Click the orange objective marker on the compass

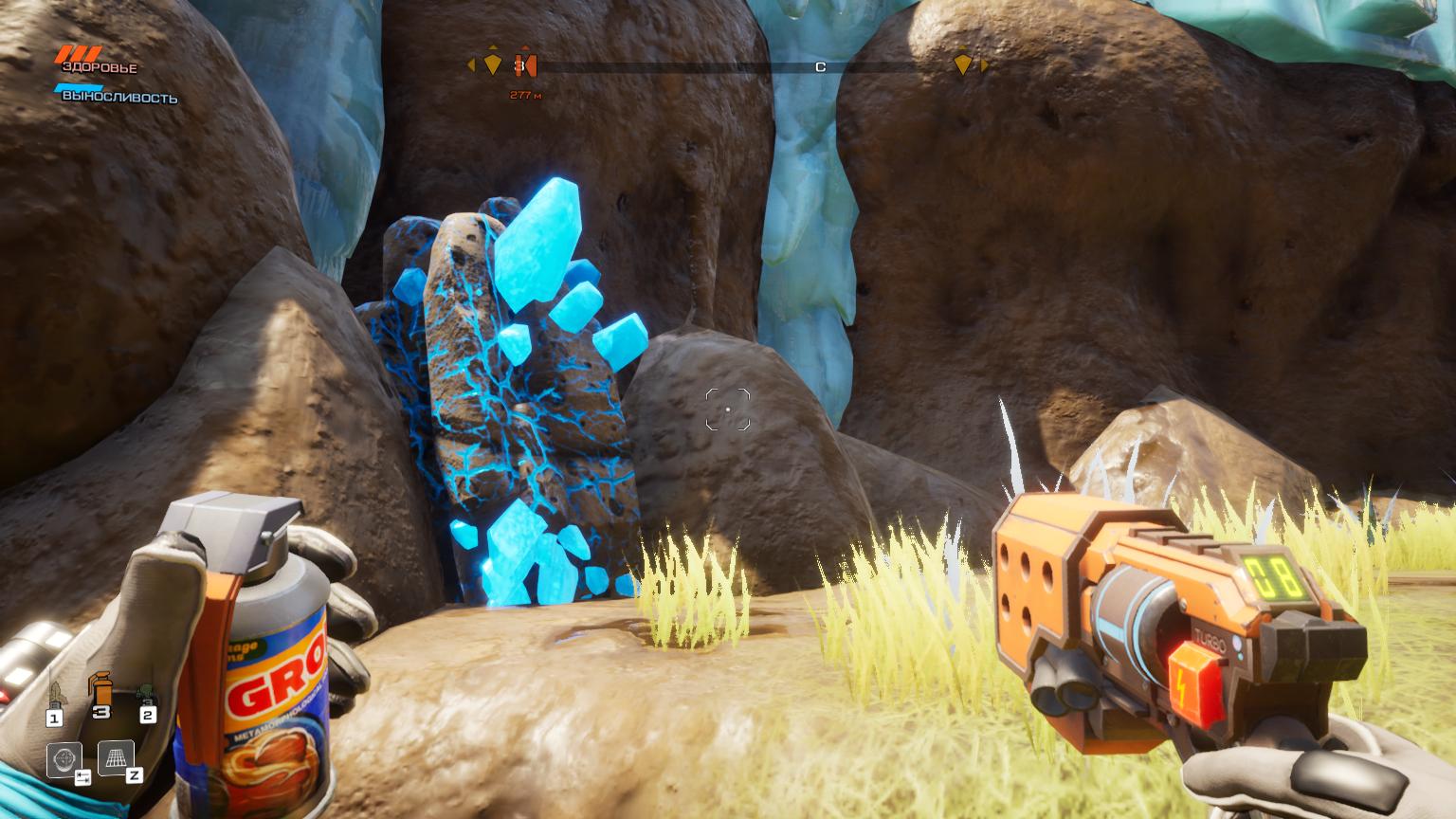click(x=527, y=65)
